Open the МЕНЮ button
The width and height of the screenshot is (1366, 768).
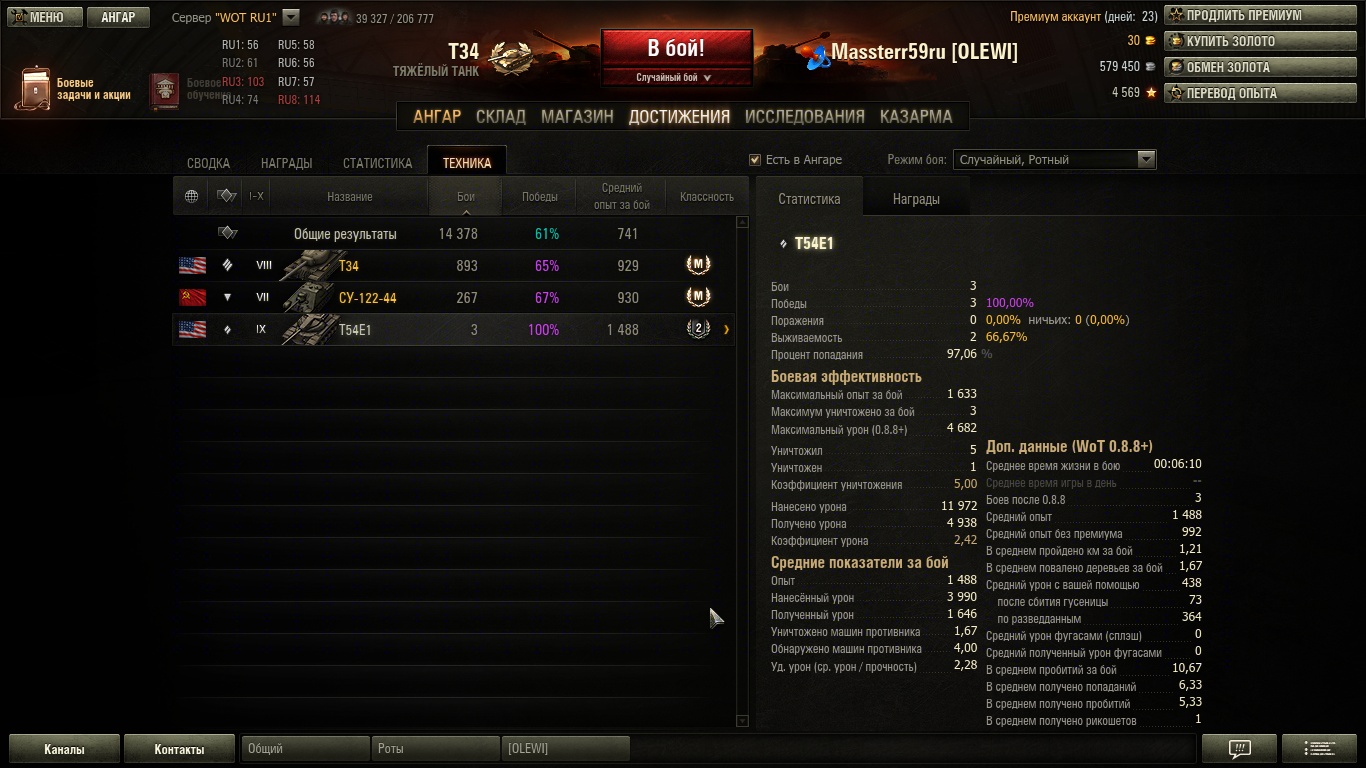(x=40, y=17)
